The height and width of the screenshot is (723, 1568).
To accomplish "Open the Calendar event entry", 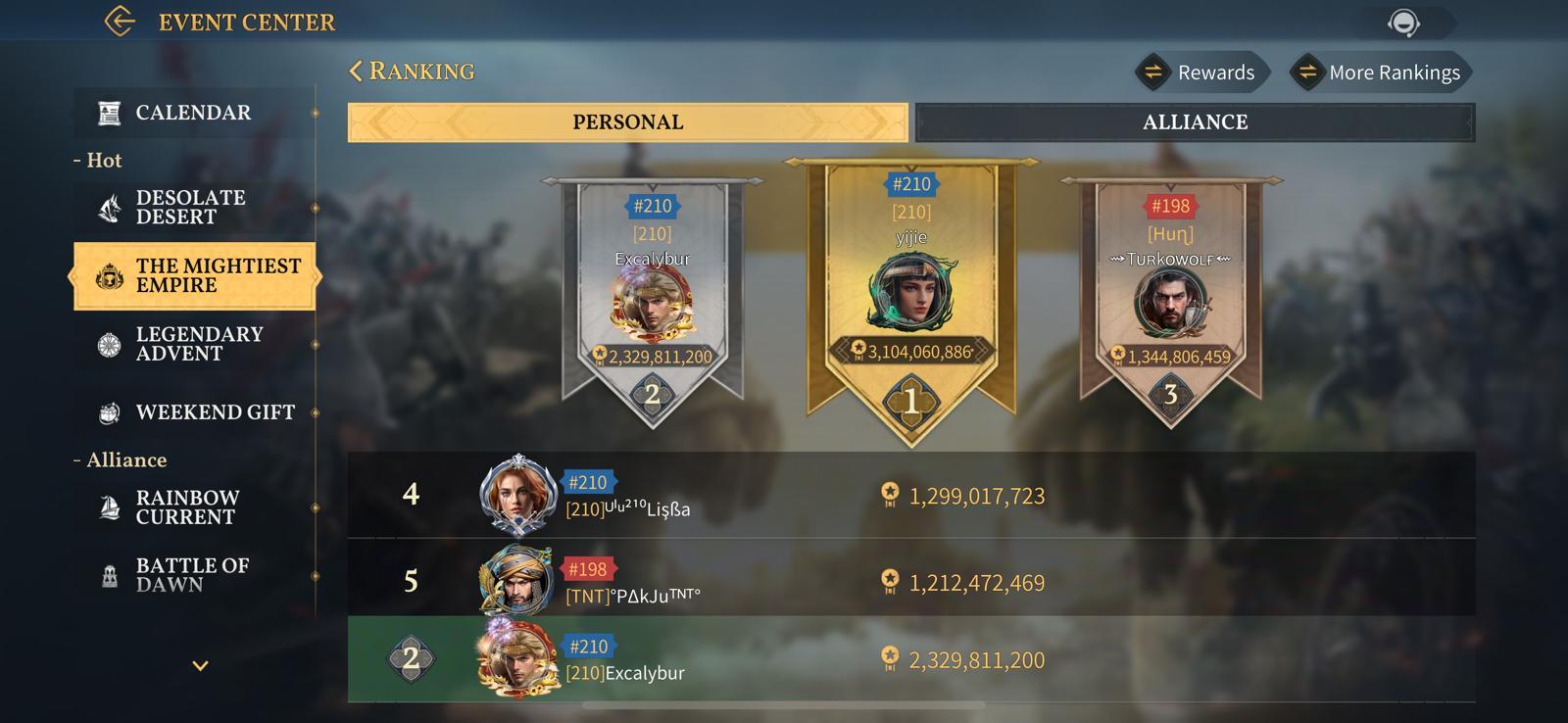I will click(x=194, y=113).
